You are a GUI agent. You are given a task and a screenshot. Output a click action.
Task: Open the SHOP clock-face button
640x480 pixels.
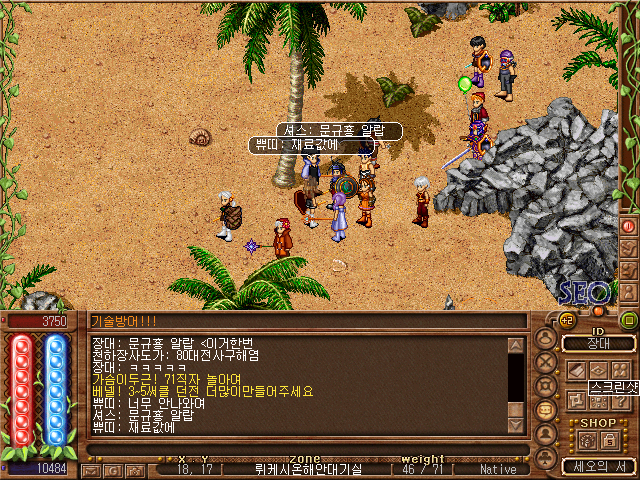click(x=587, y=439)
